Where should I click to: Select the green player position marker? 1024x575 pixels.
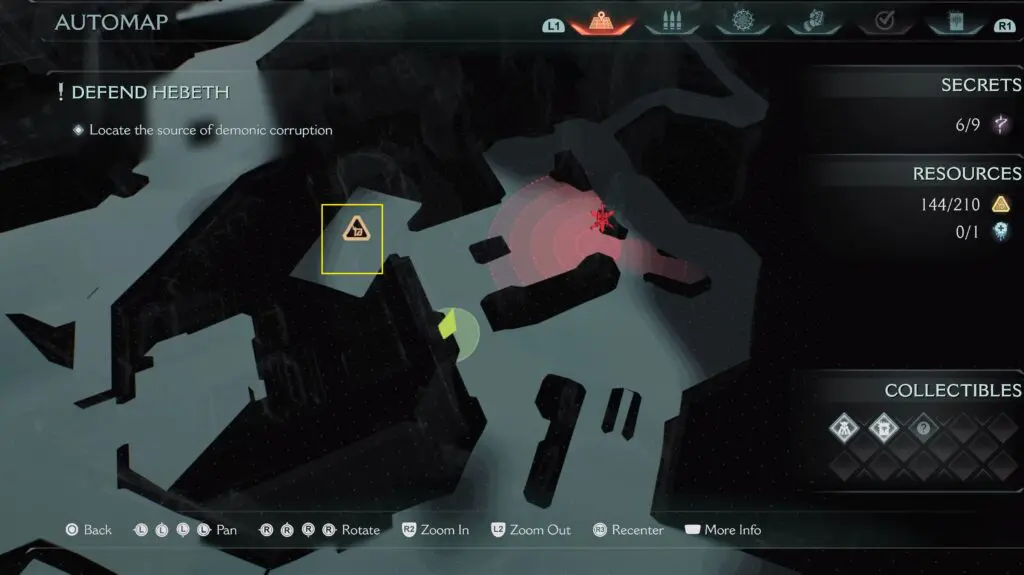[x=449, y=323]
